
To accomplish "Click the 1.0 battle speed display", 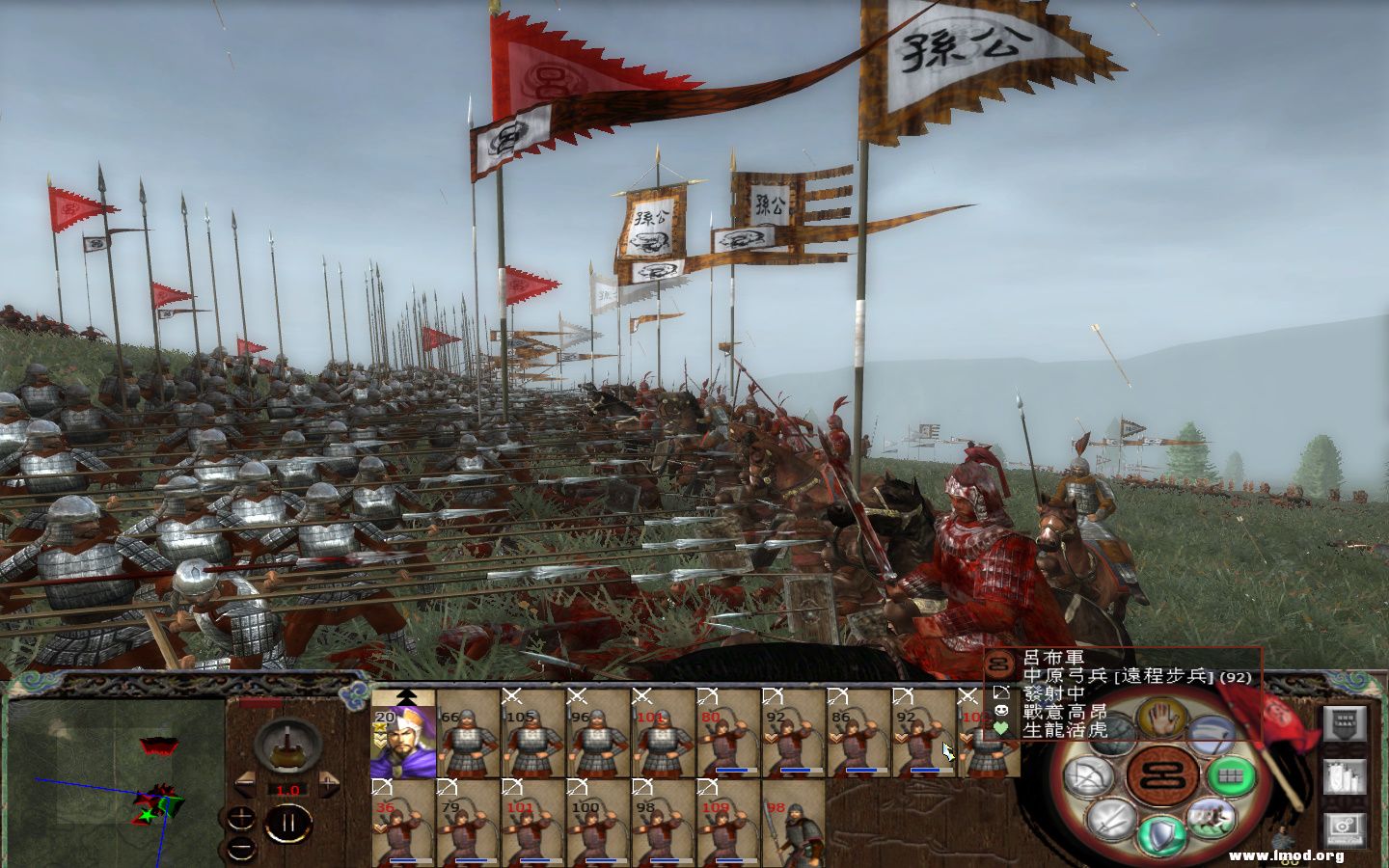I will tap(287, 790).
